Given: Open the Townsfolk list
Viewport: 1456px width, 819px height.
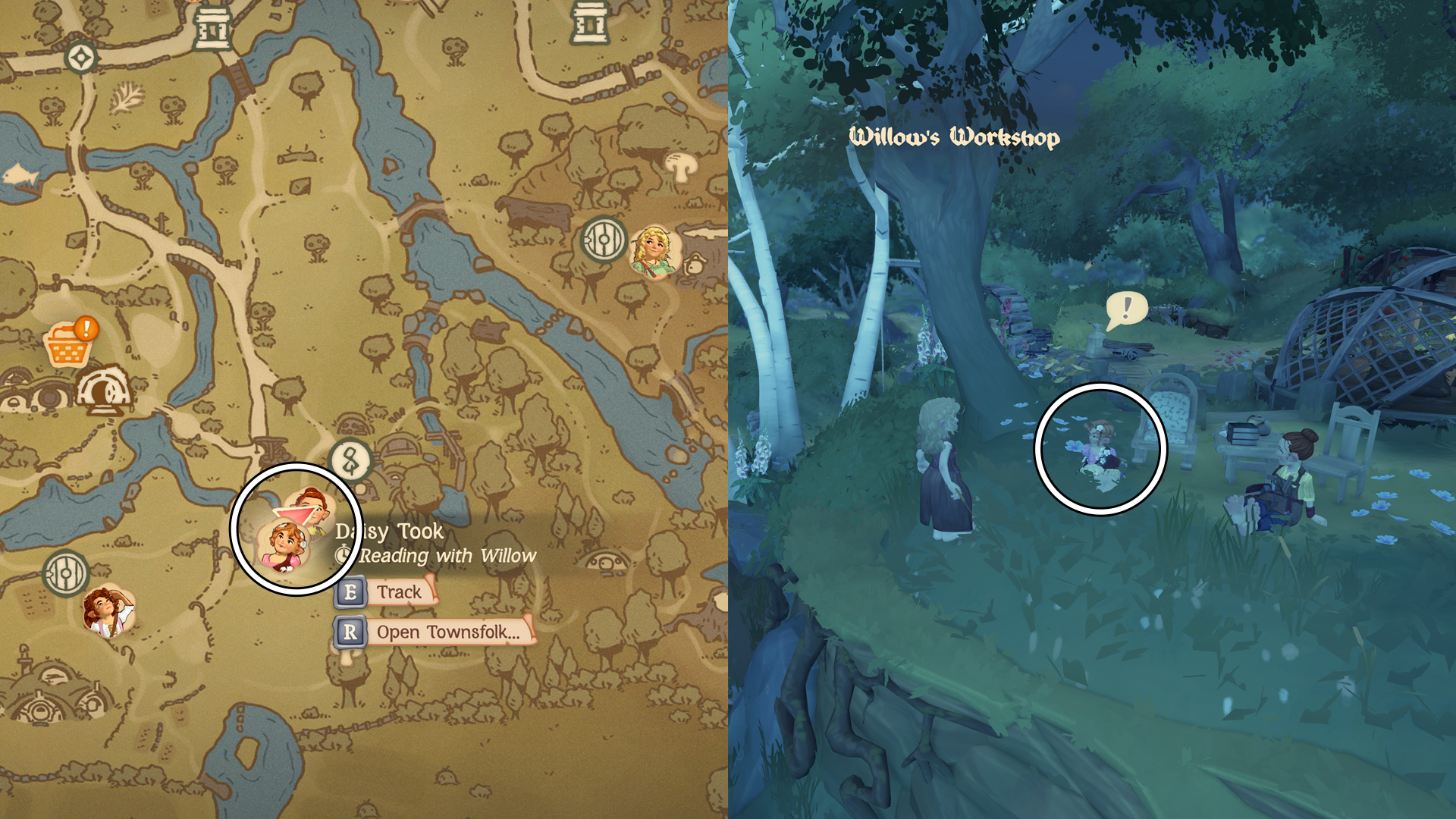Looking at the screenshot, I should (435, 632).
